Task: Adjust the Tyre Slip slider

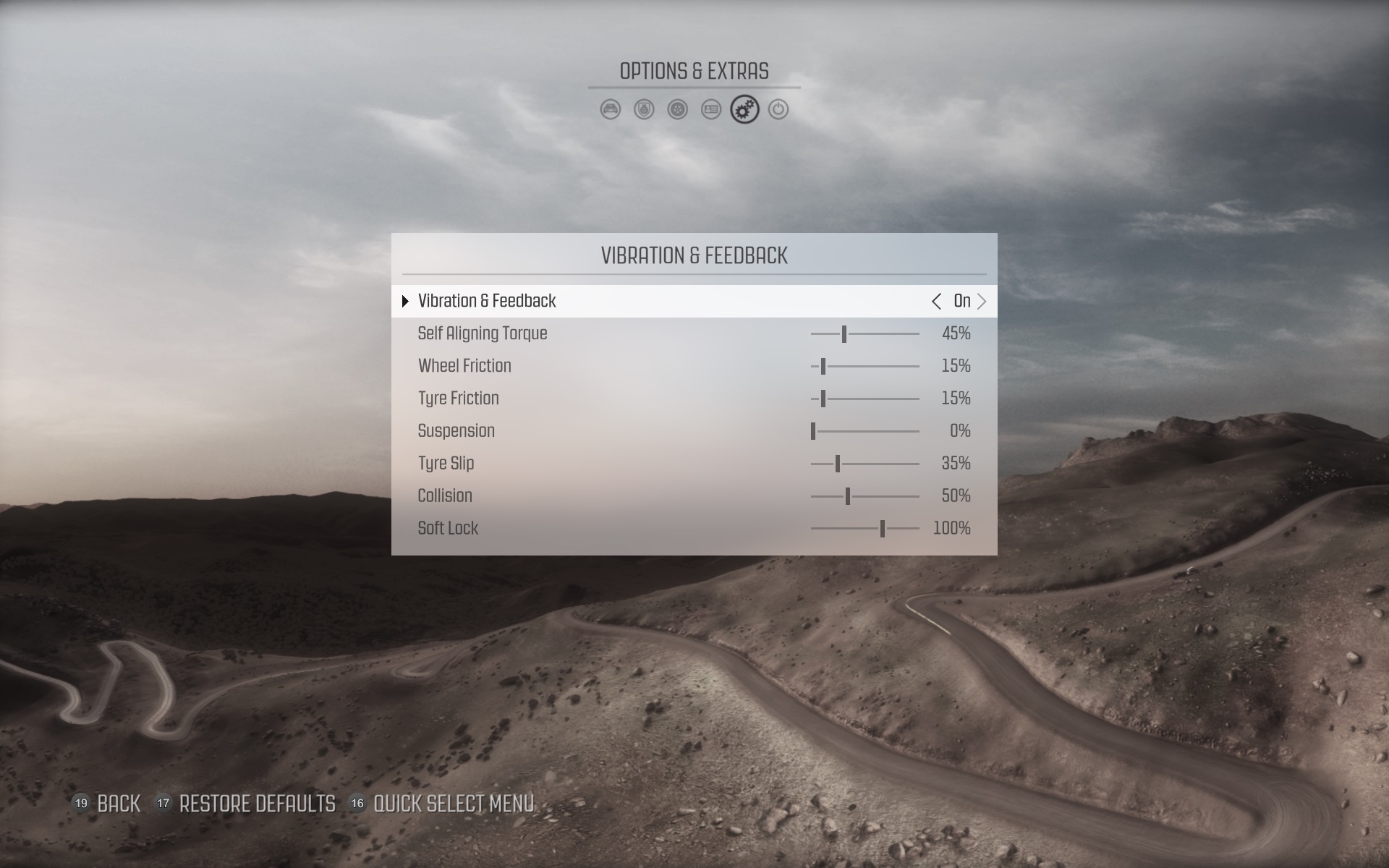Action: (838, 464)
